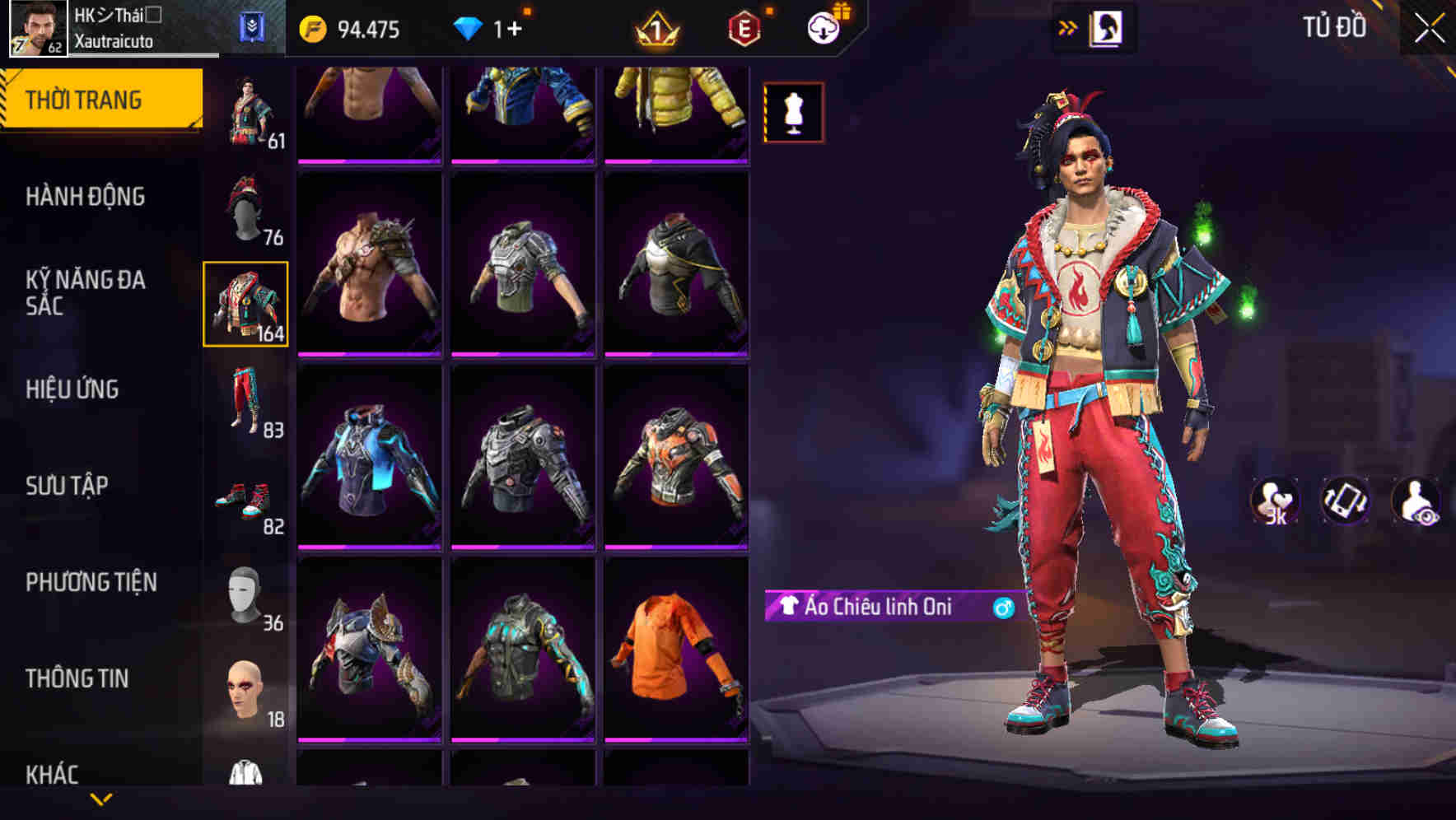Screen dimensions: 1456x820
Task: Expand the left category list via down chevron
Action: (102, 799)
